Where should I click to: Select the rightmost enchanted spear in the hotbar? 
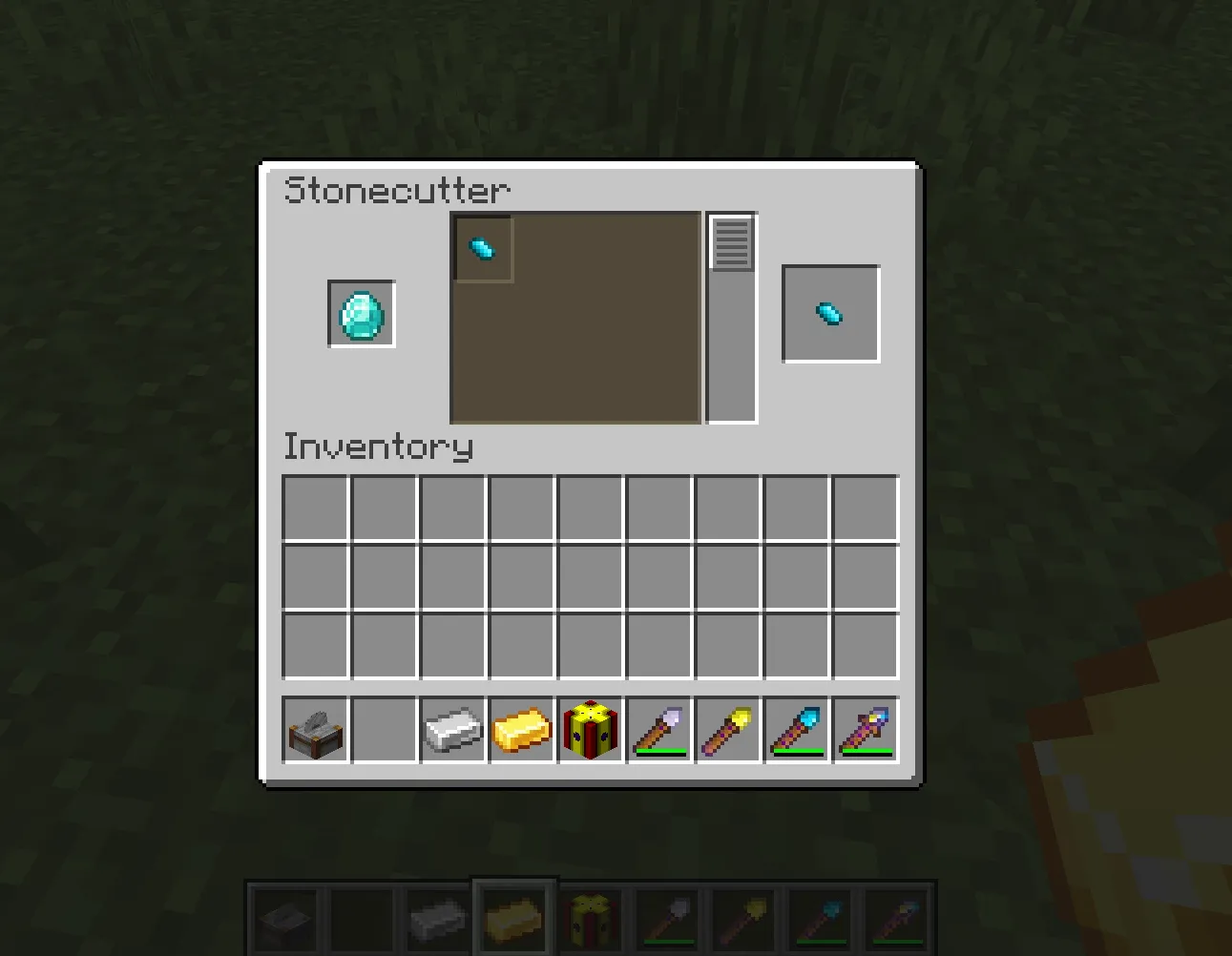point(865,730)
